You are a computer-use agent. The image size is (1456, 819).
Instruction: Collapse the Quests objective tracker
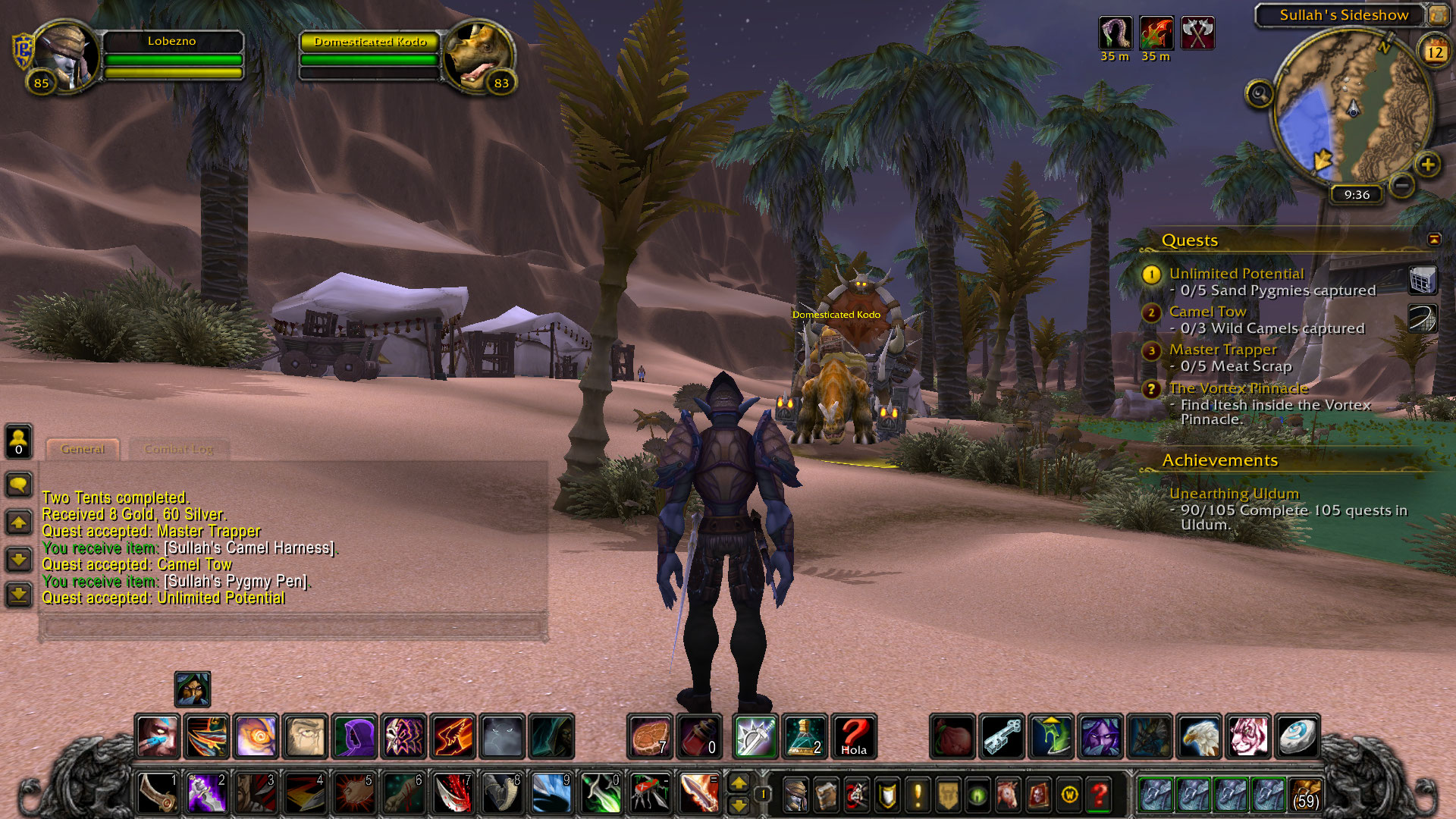coord(1433,240)
